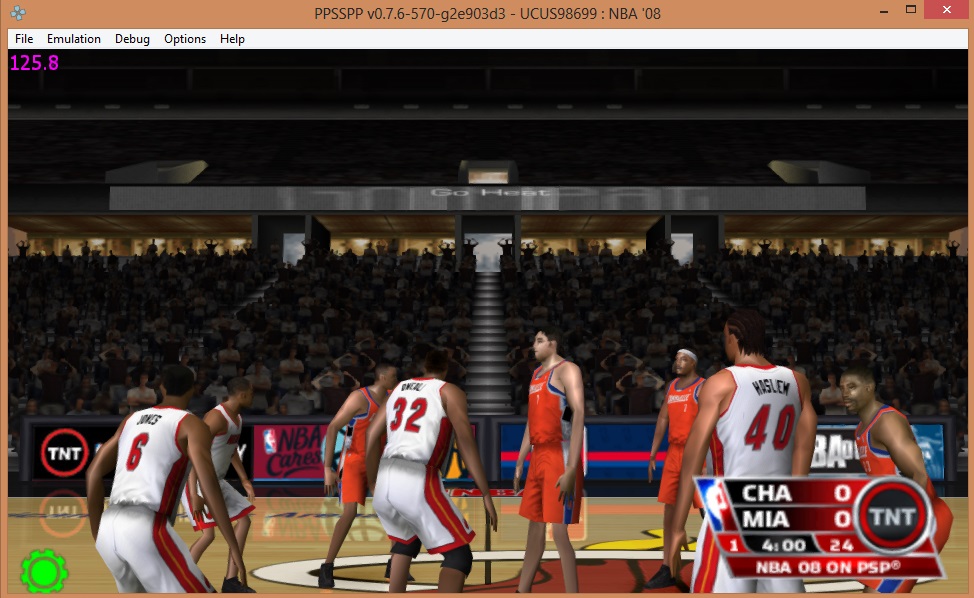Open the File menu

pyautogui.click(x=24, y=39)
